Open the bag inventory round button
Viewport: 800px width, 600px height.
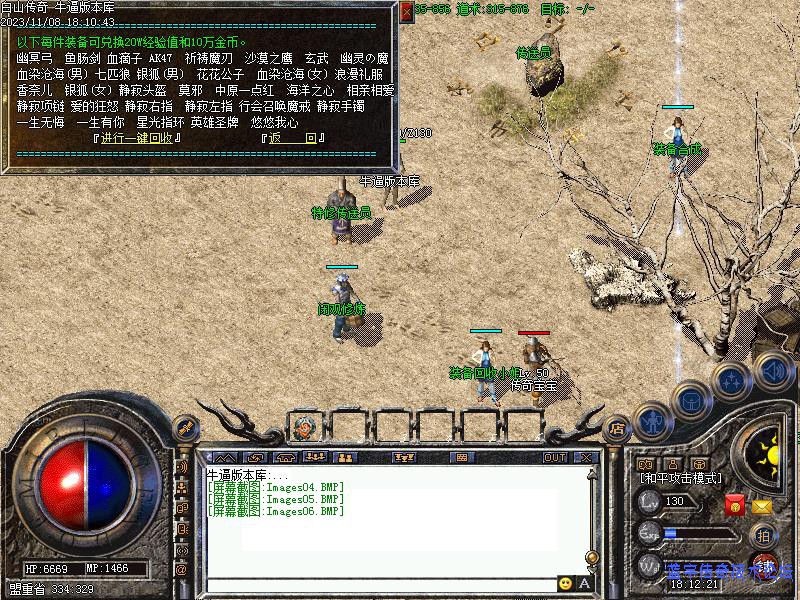tap(690, 399)
